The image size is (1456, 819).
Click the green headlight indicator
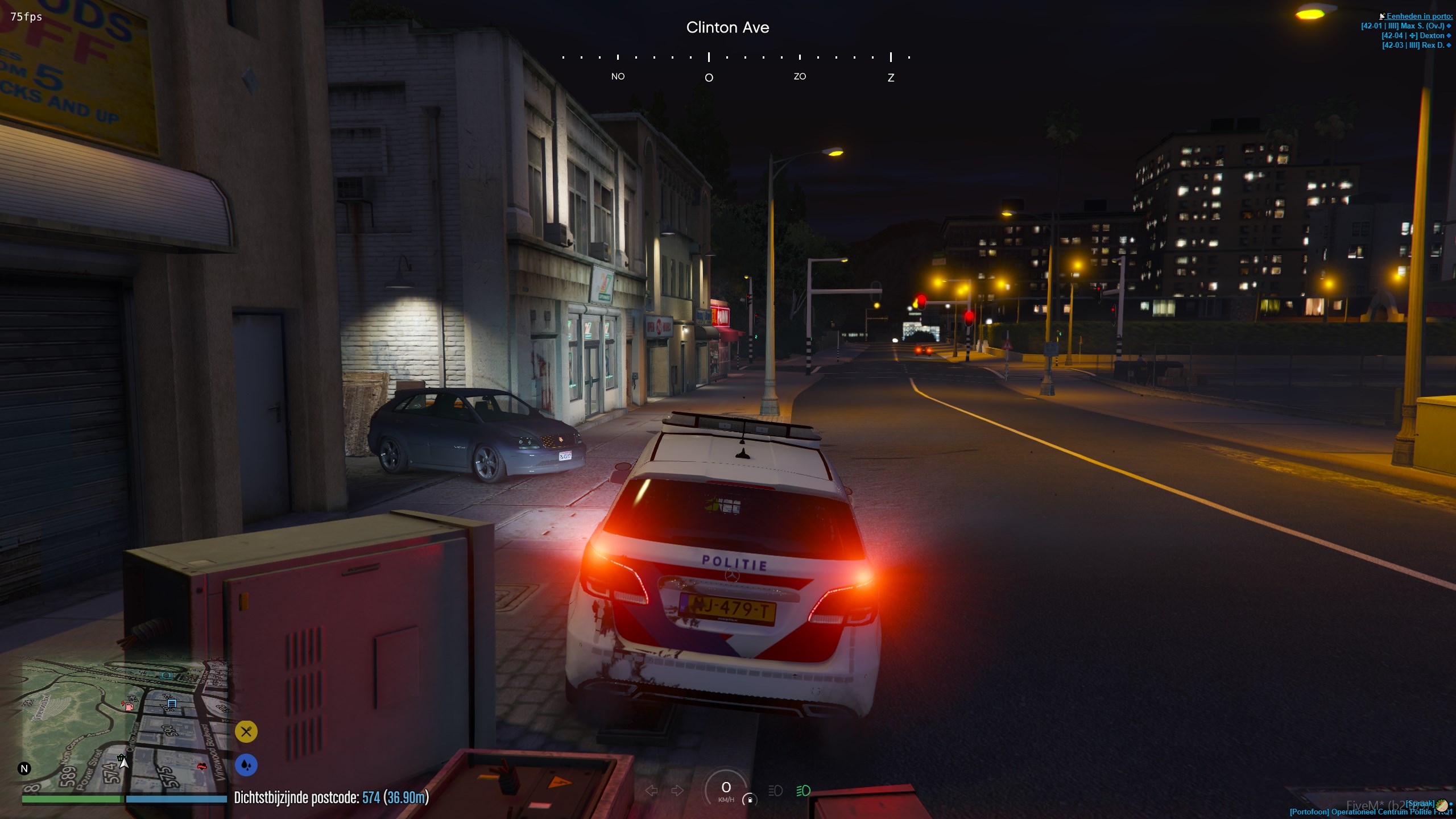[803, 791]
